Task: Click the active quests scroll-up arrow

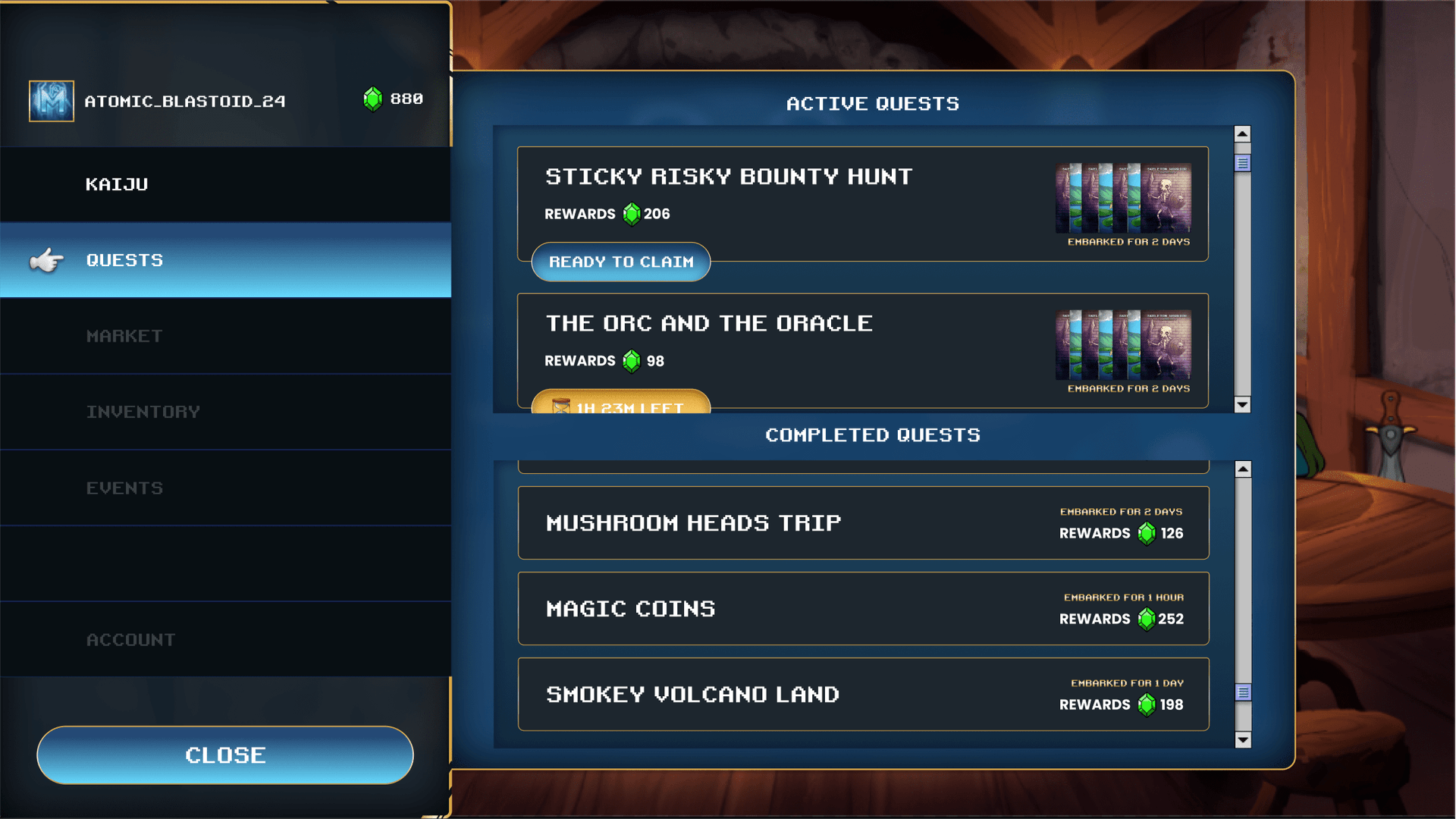Action: [x=1242, y=134]
